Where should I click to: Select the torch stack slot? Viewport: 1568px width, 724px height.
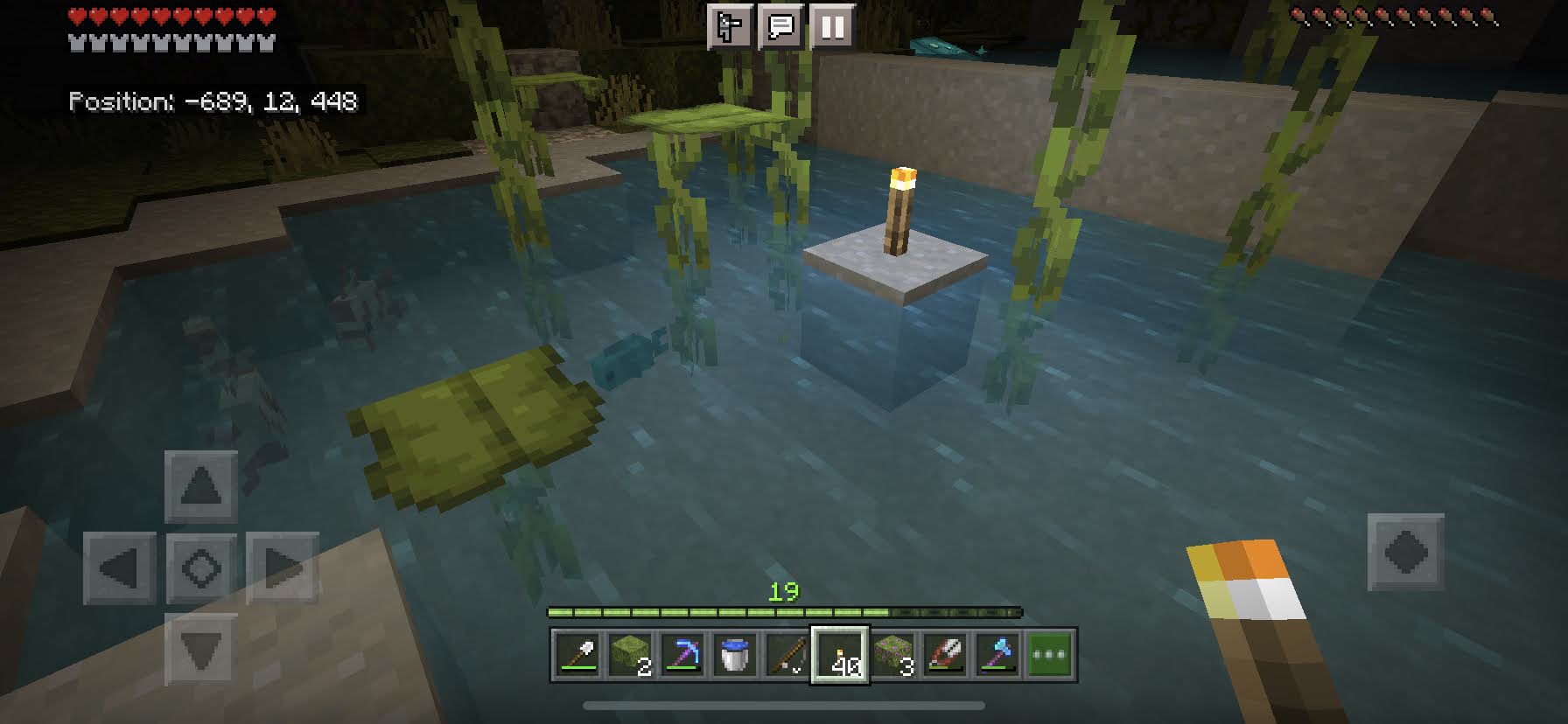840,654
